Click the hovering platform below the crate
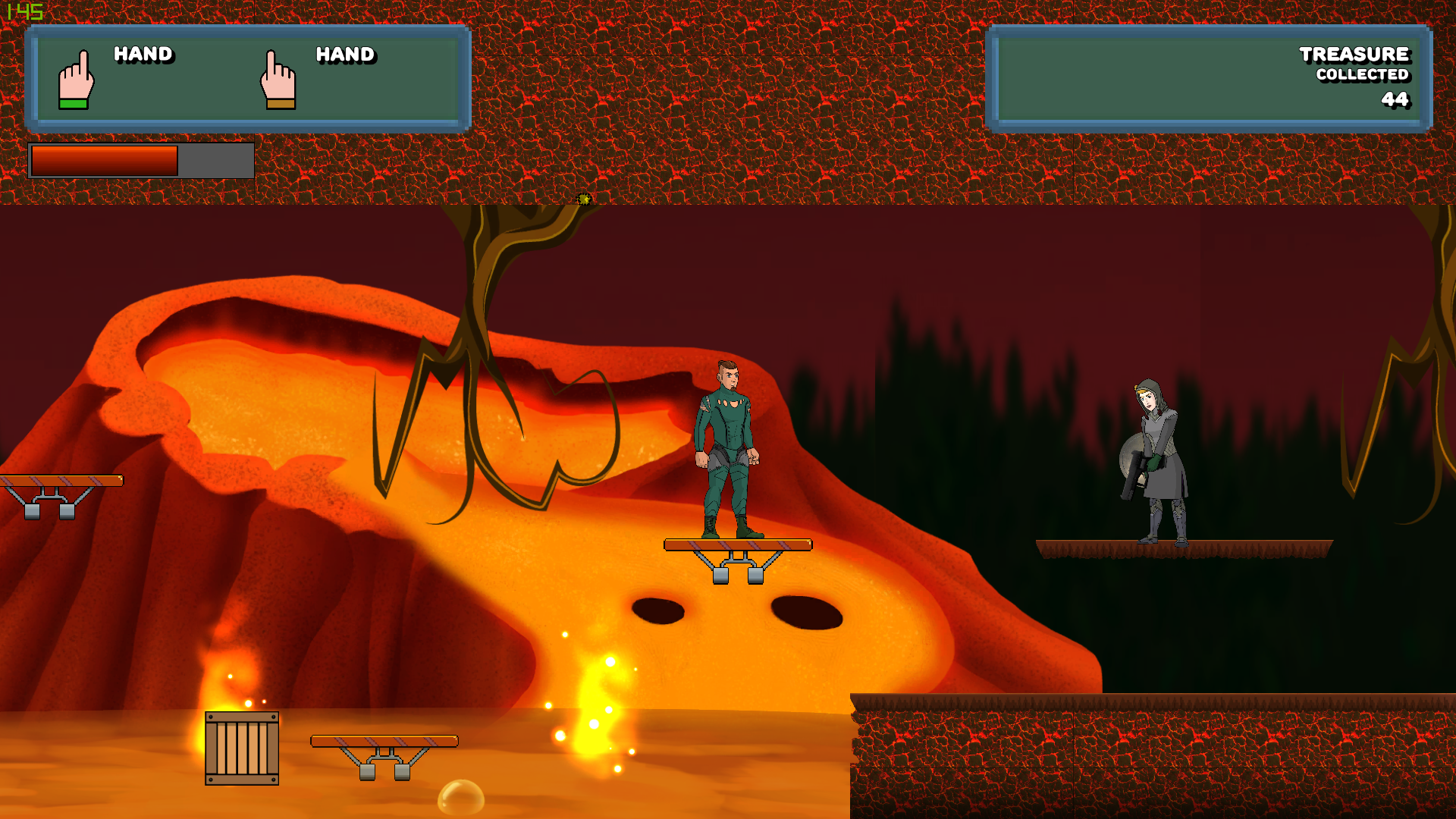This screenshot has height=819, width=1456. click(383, 739)
